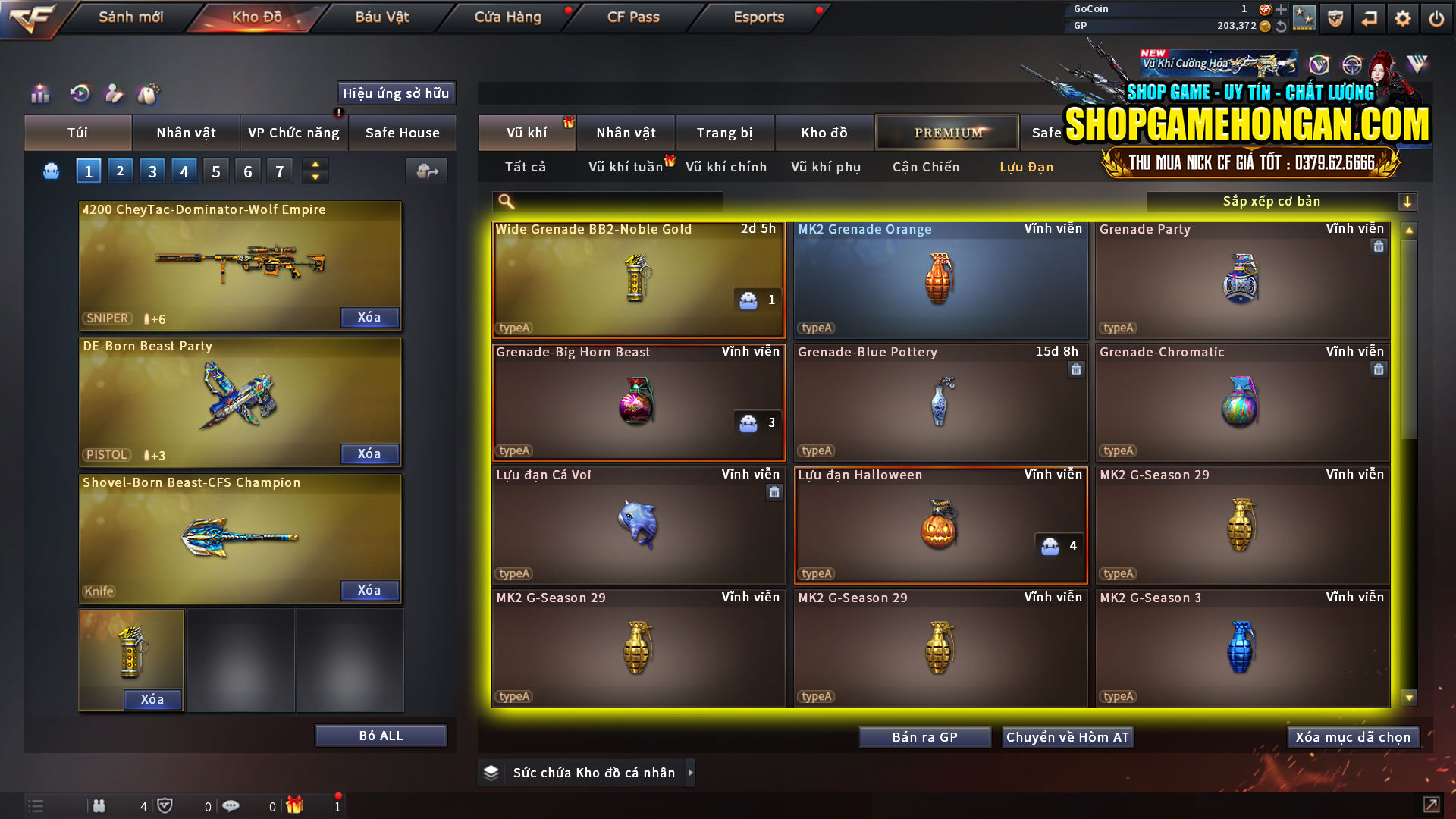Expand Sức chứa Kho đồ cá nhân
1456x819 pixels.
[x=691, y=773]
